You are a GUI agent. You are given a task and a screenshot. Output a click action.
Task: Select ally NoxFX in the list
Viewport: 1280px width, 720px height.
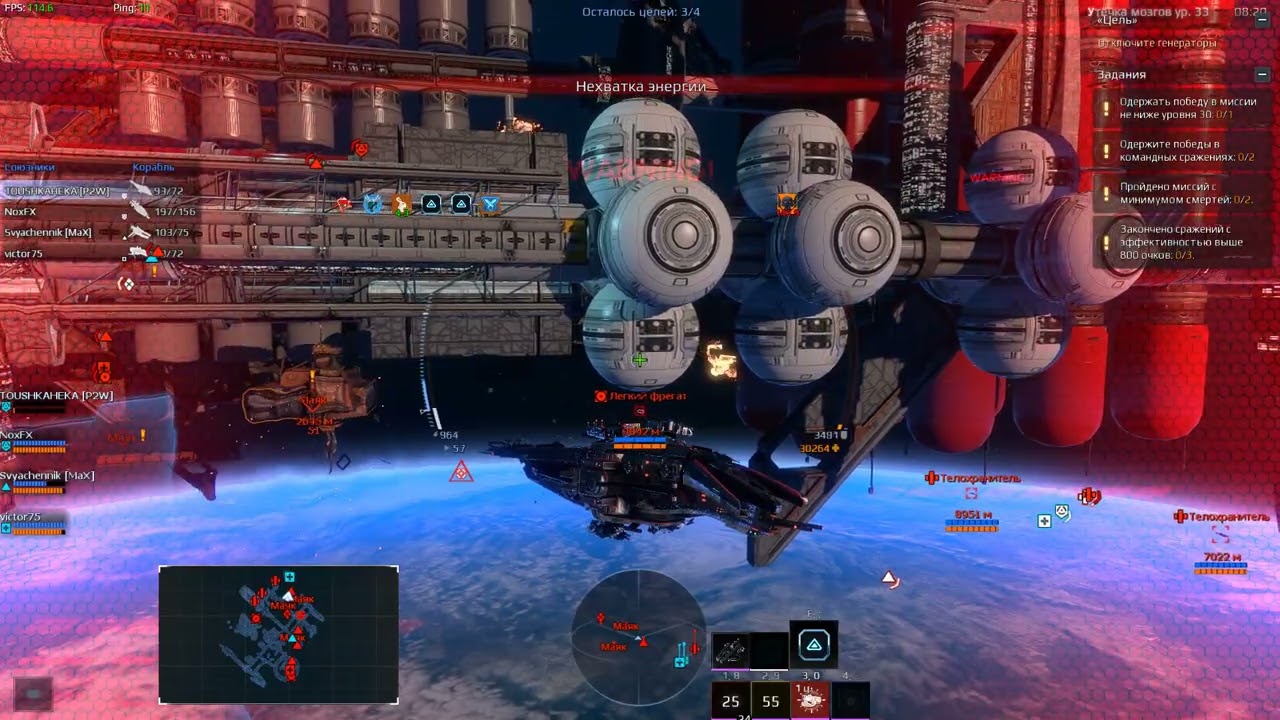20,212
